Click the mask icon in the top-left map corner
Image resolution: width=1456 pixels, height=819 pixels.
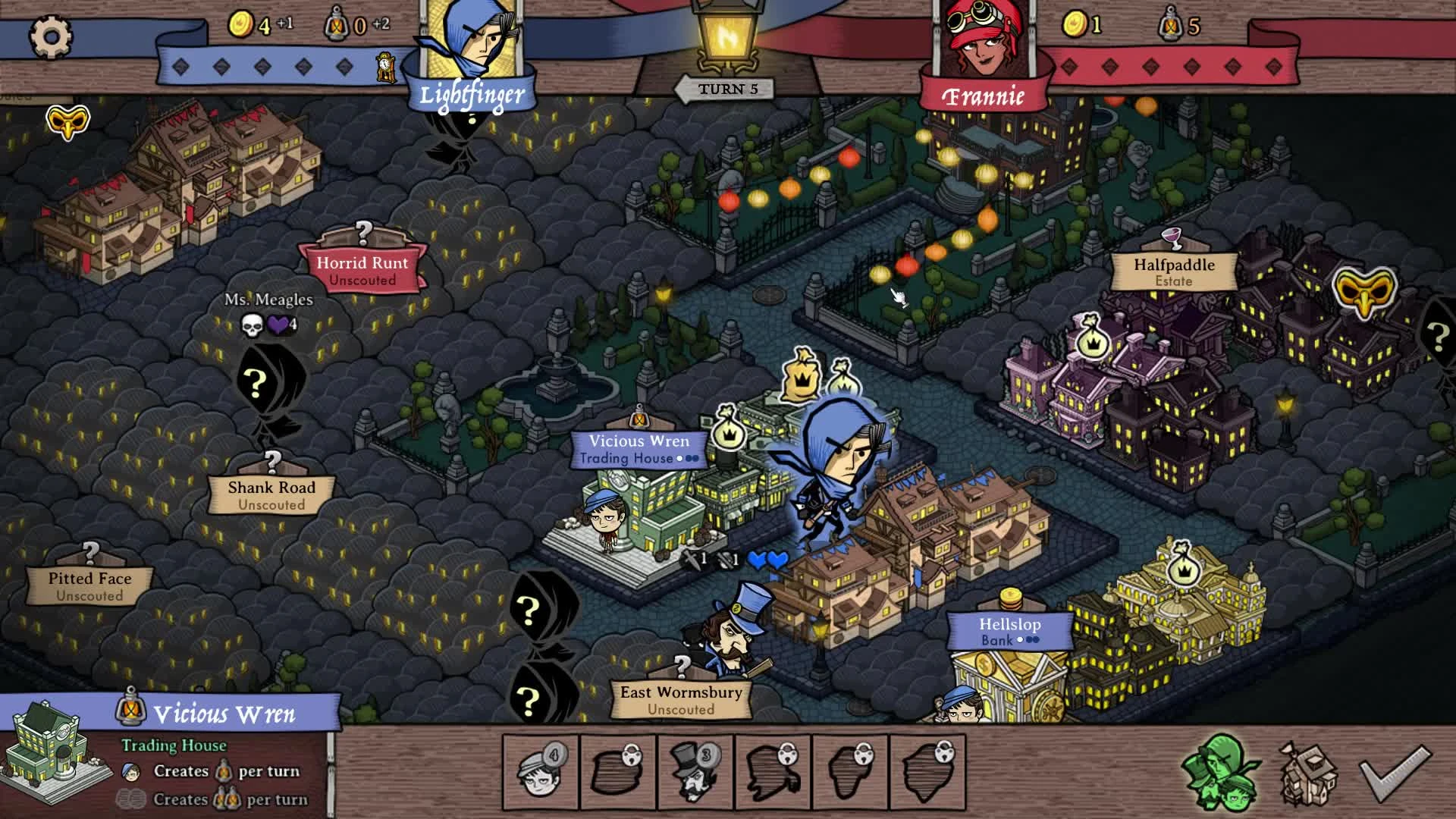point(67,121)
